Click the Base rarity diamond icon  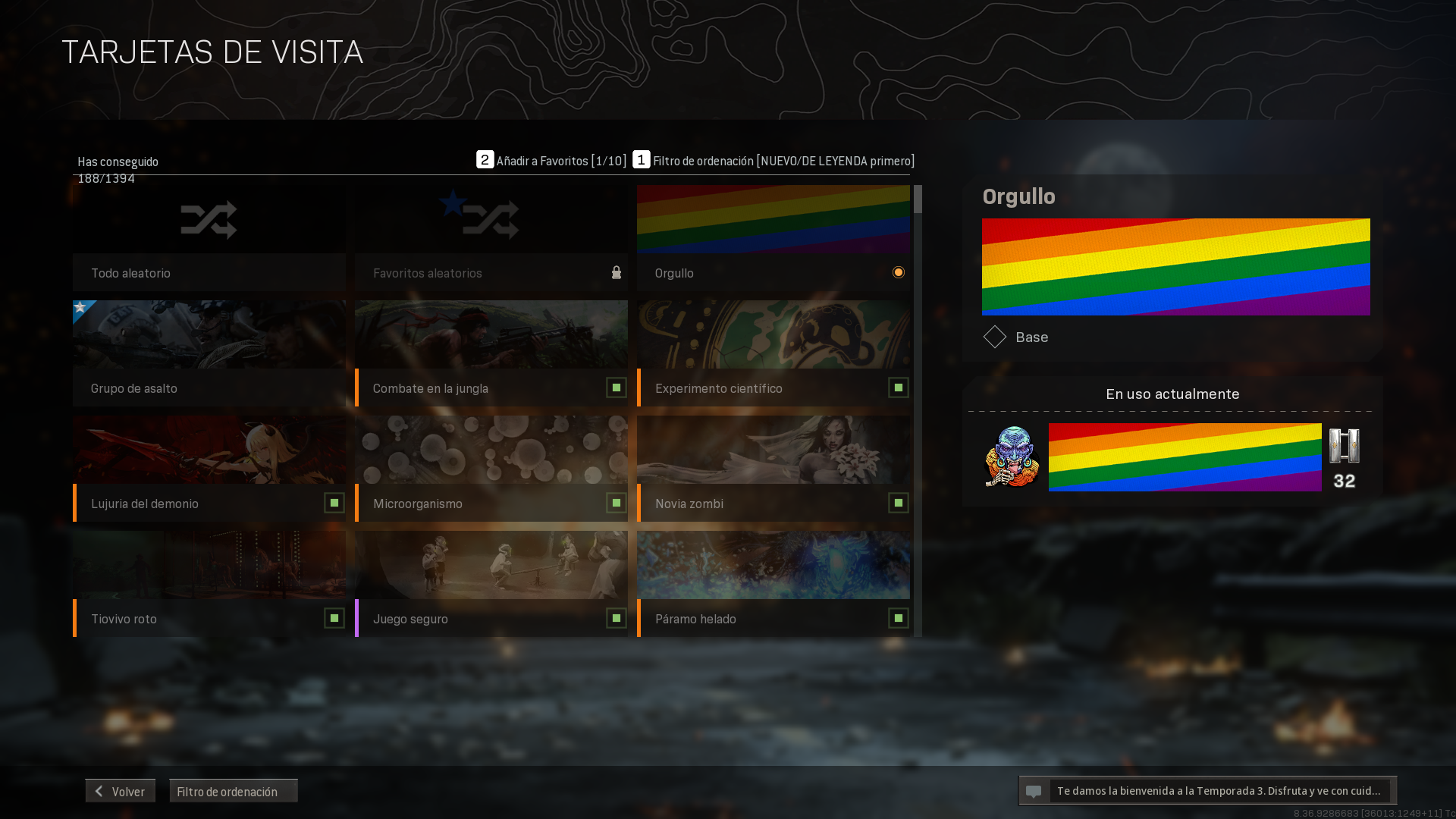(995, 337)
